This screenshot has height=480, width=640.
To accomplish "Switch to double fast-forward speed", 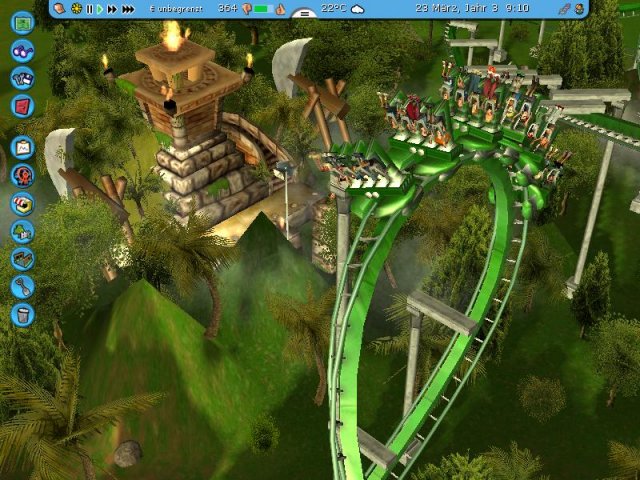I will coord(113,9).
